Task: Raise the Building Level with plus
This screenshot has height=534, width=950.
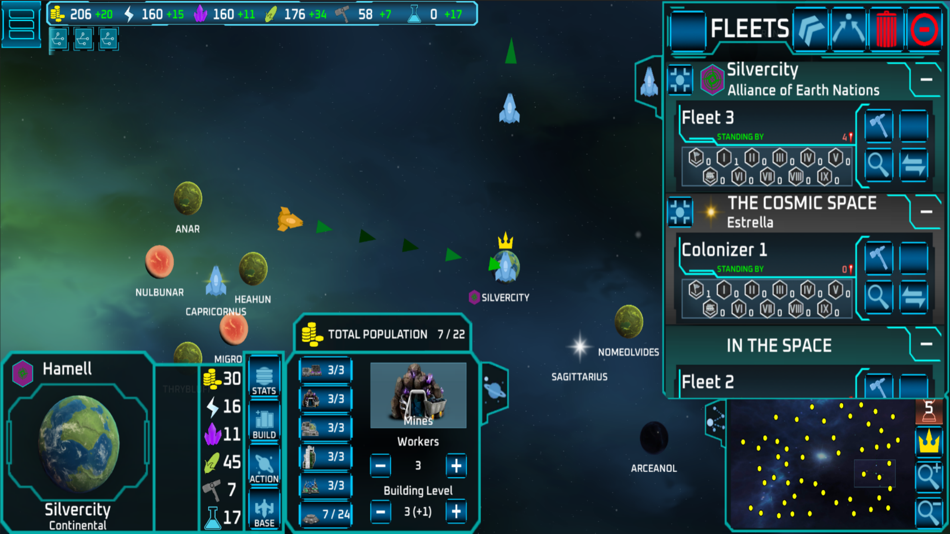Action: click(456, 512)
